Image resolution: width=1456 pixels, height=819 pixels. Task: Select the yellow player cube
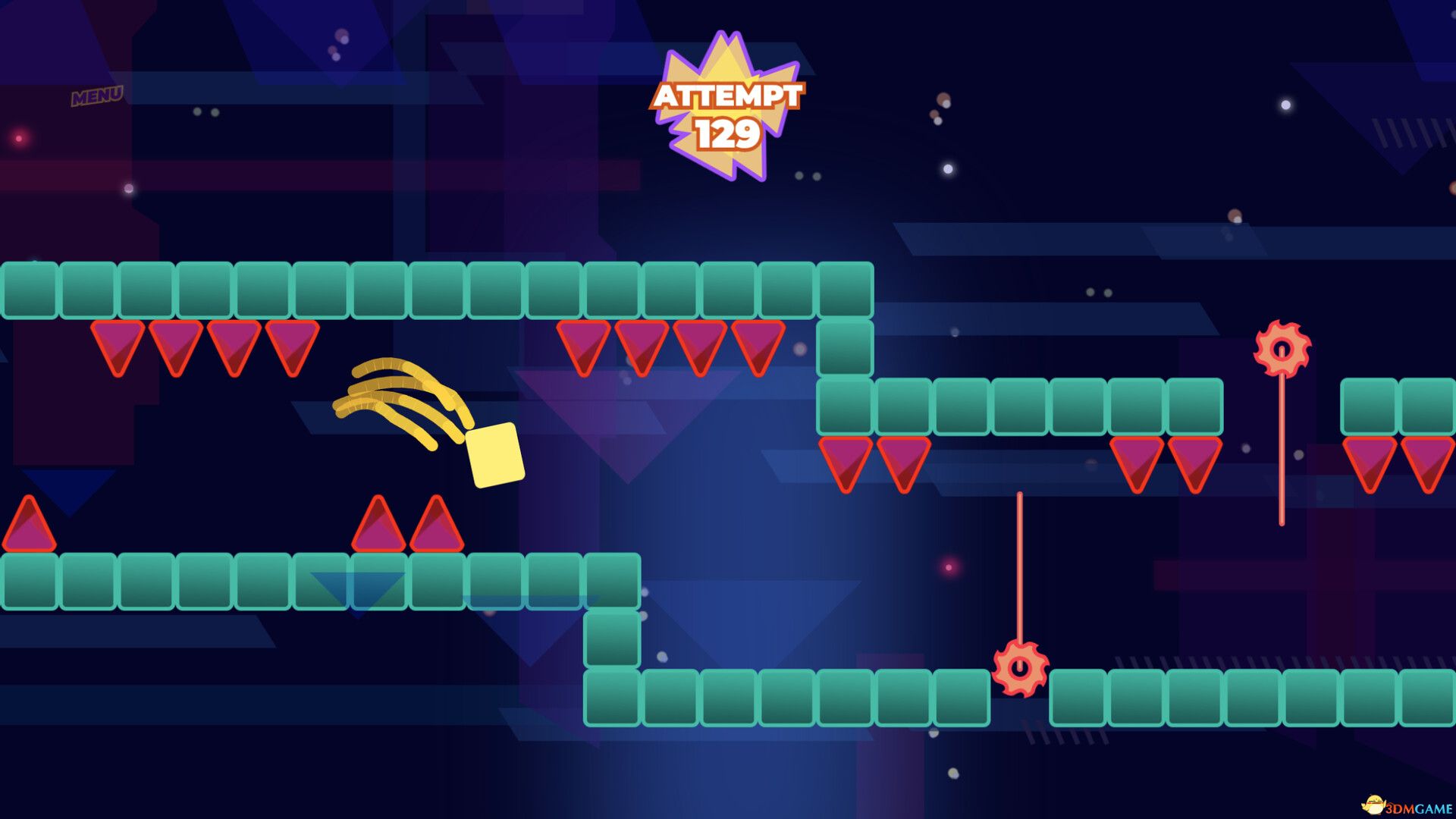click(494, 456)
